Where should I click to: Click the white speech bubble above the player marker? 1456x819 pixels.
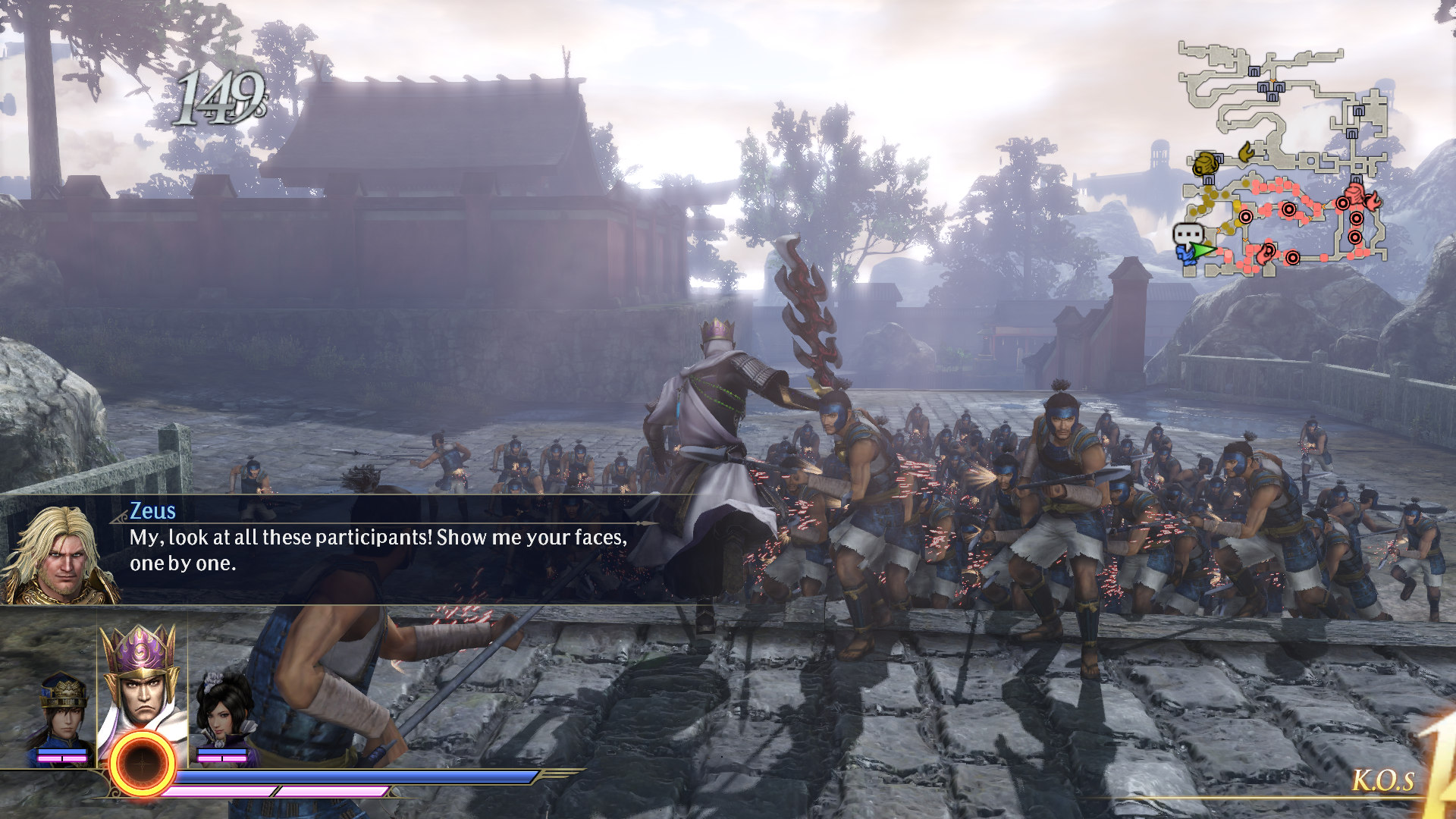point(1188,234)
